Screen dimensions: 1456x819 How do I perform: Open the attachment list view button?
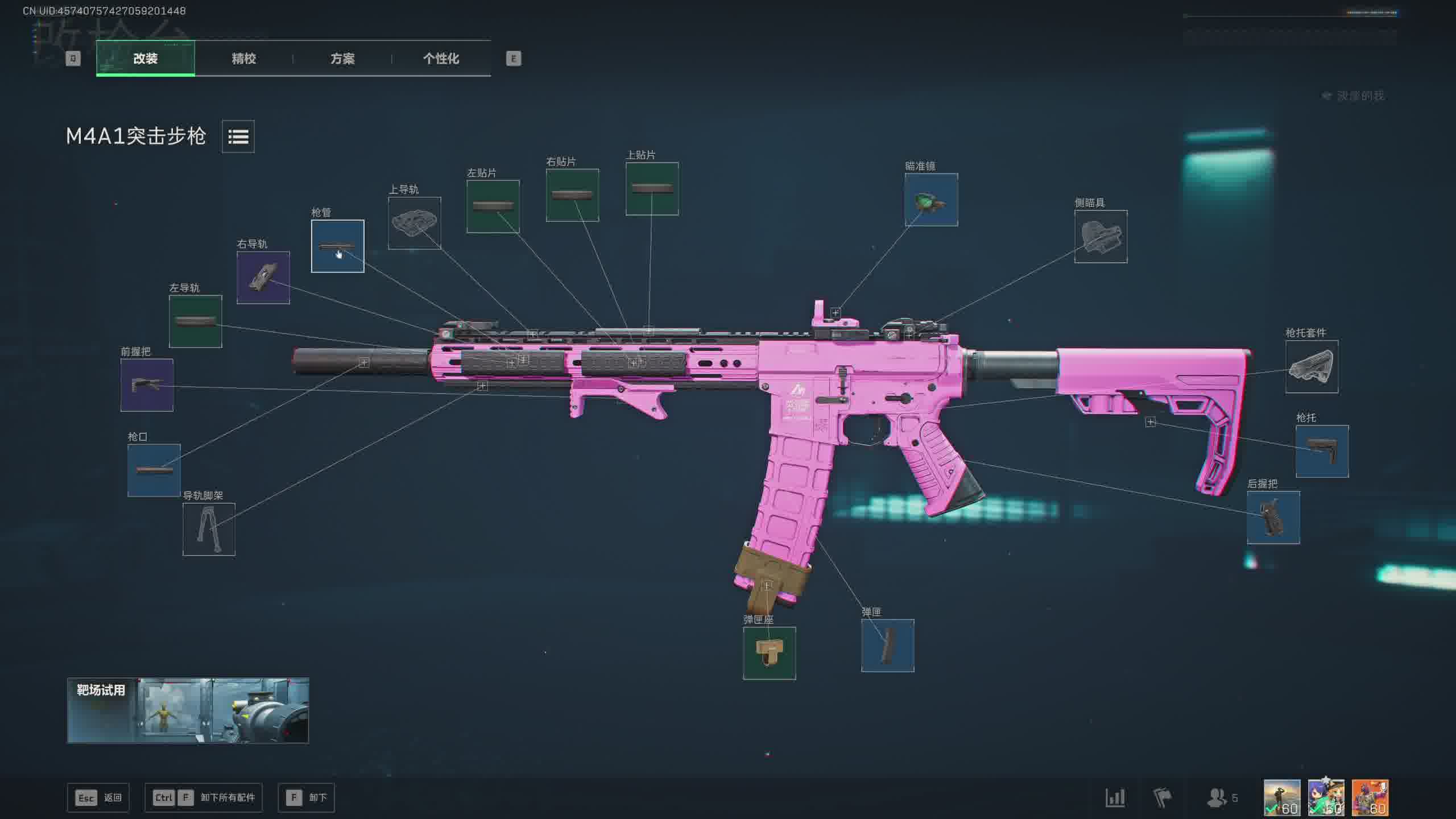(x=238, y=136)
